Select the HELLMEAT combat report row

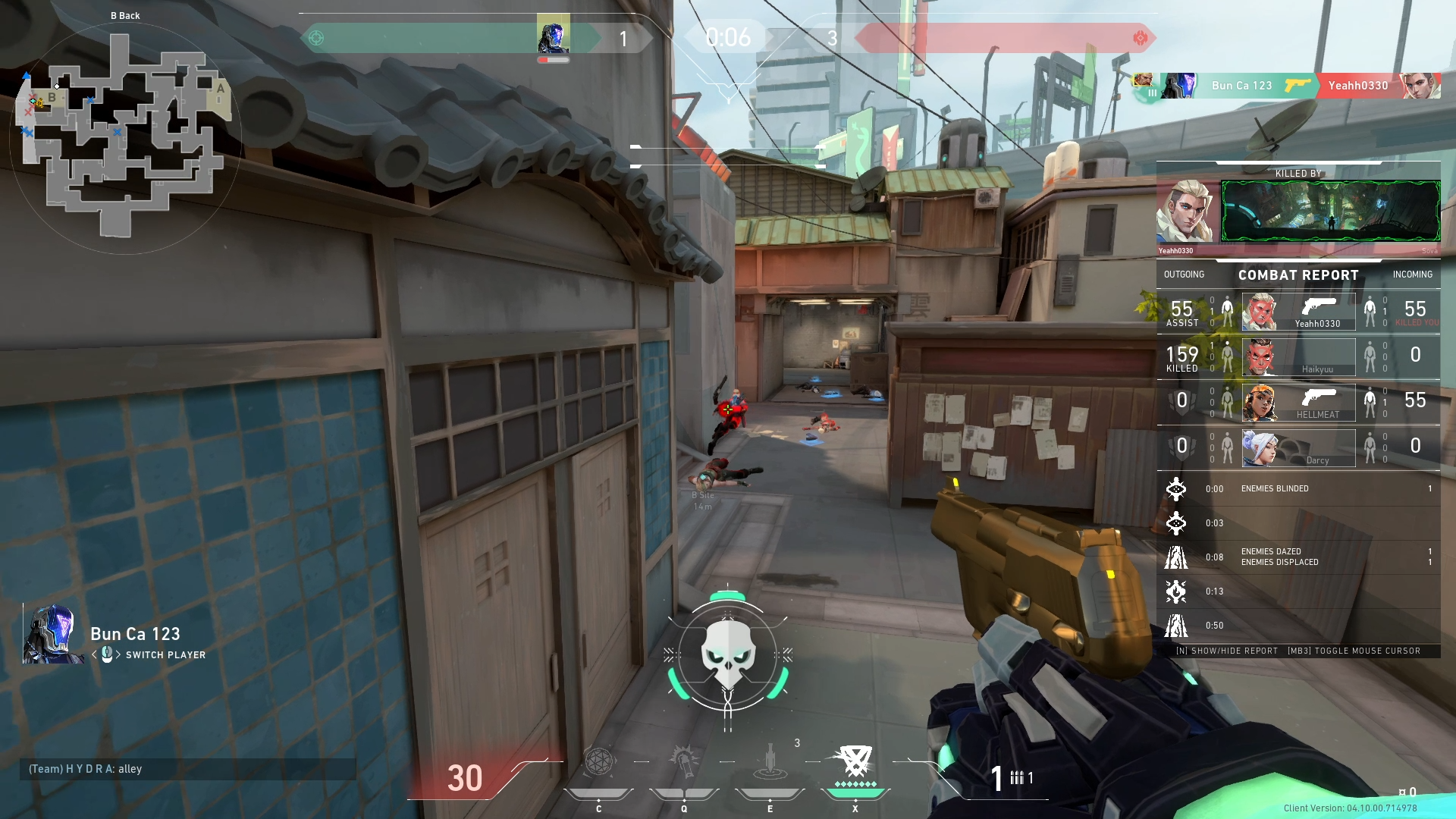tap(1298, 403)
